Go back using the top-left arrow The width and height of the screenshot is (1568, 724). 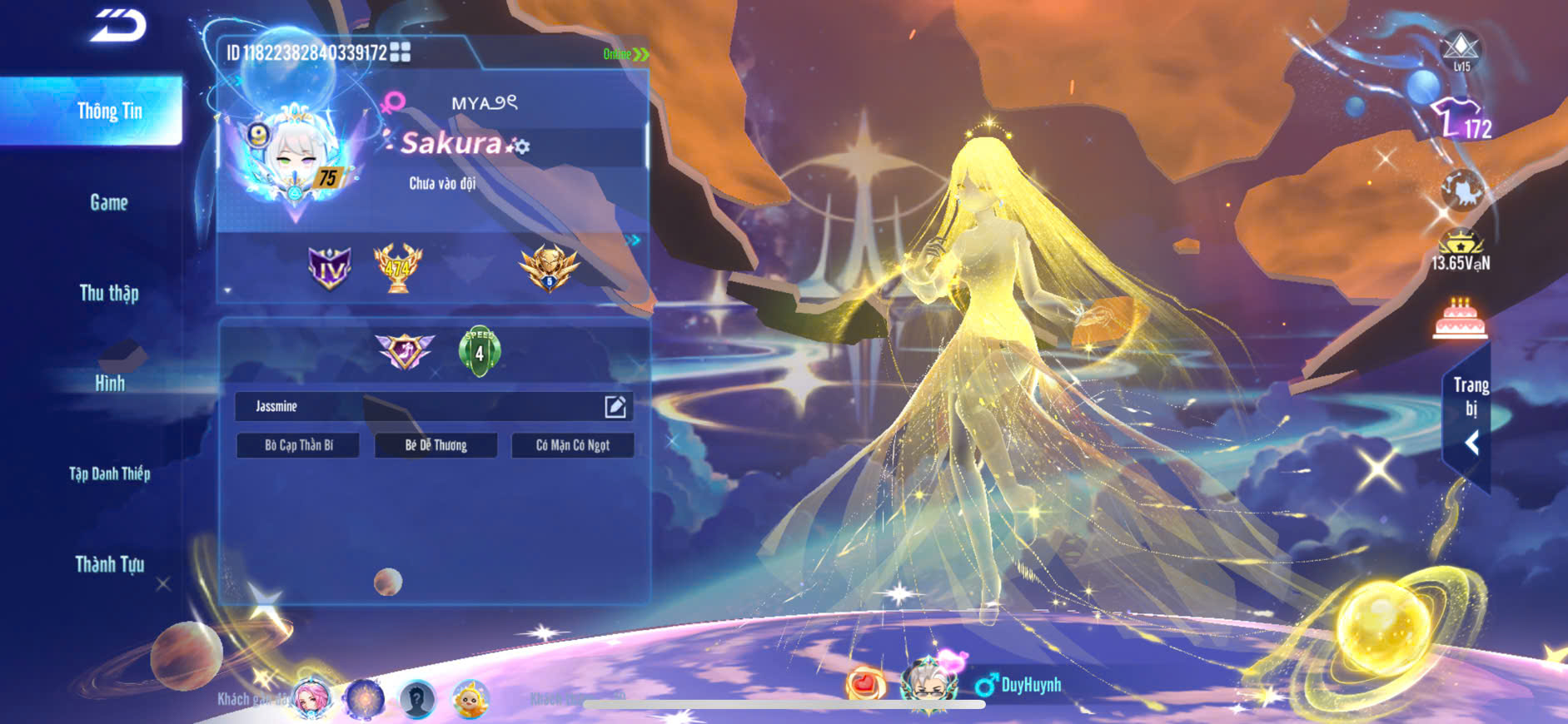(x=118, y=25)
